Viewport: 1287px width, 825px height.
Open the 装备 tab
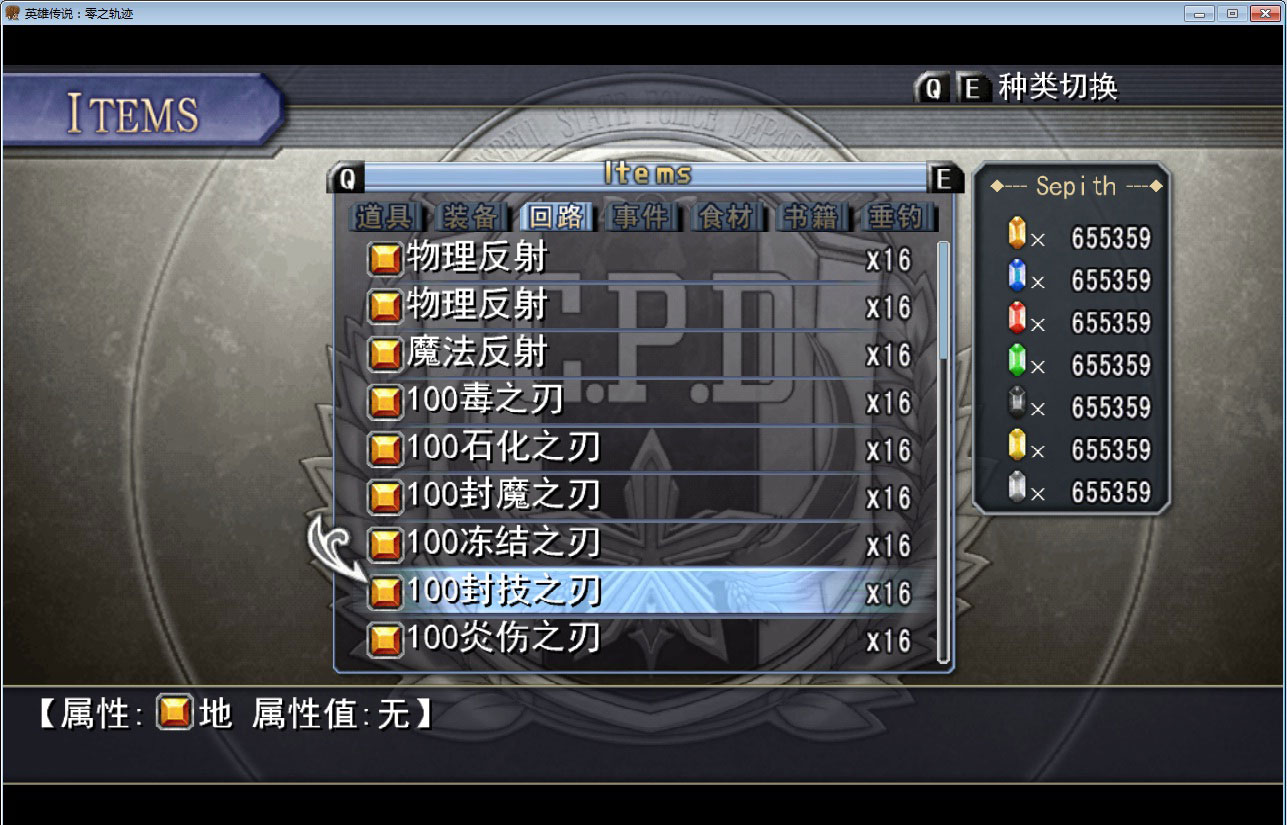(x=468, y=217)
